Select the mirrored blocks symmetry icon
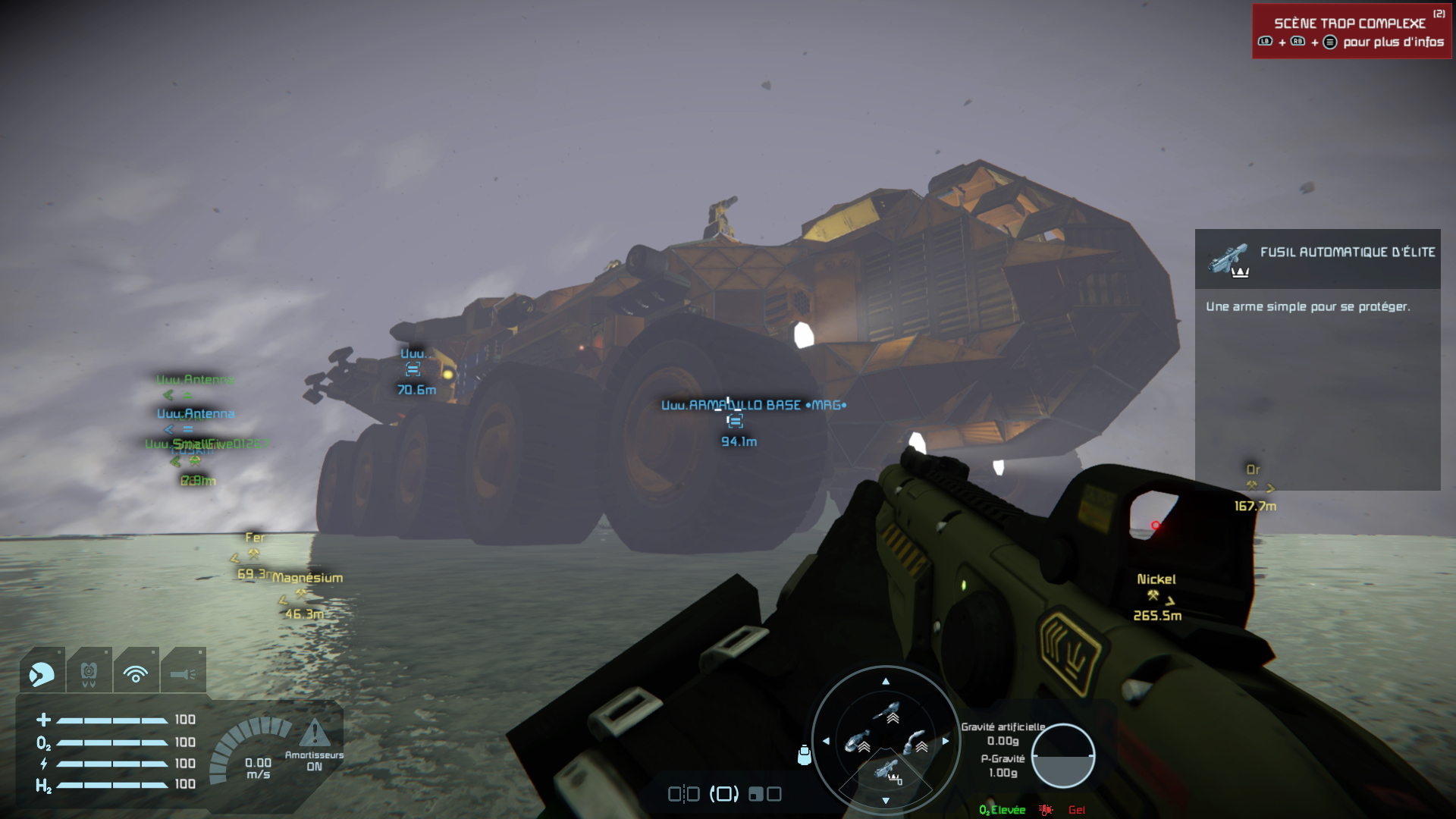 coord(683,794)
